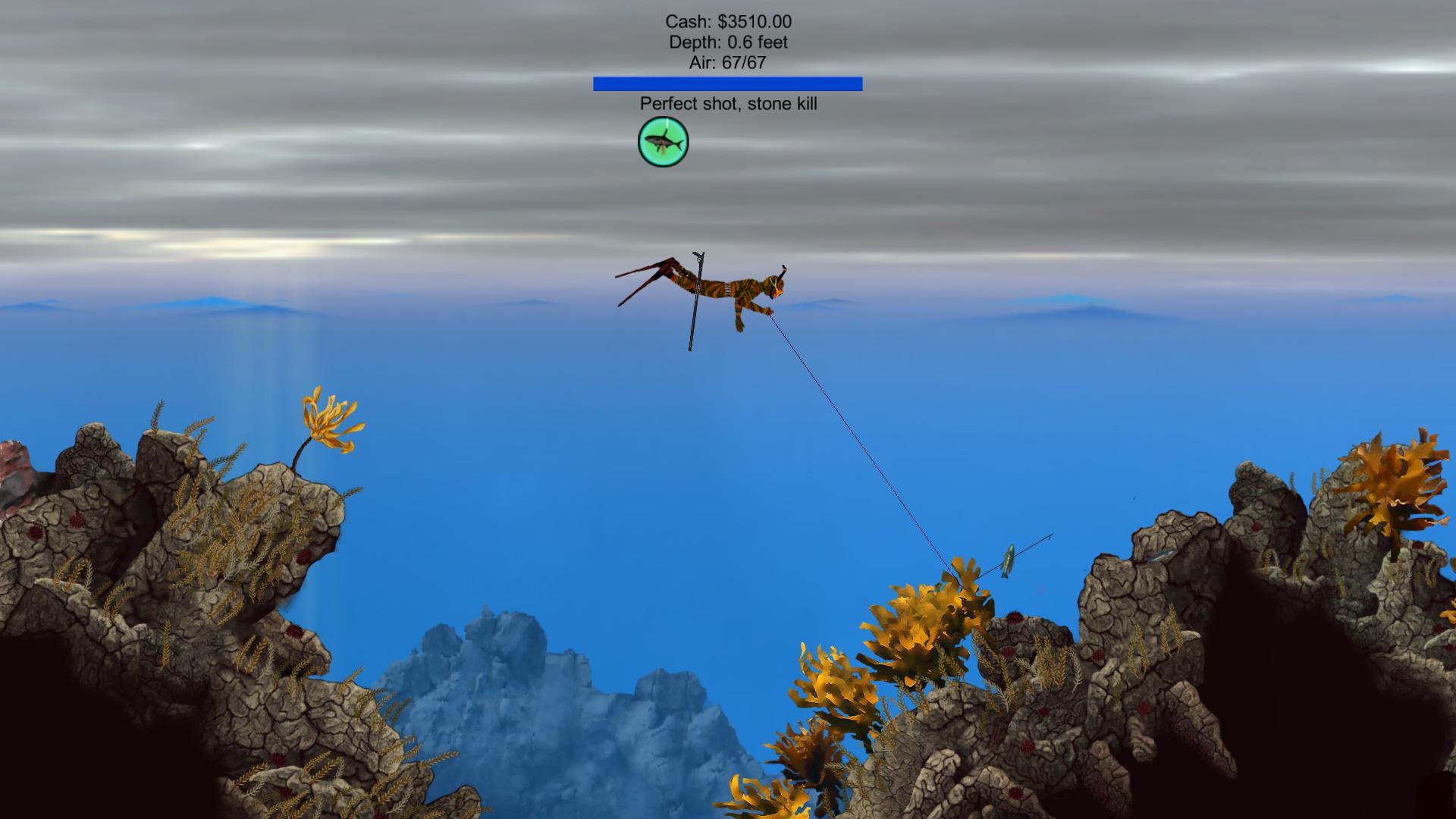Click the 'Air: 67/67' label
Viewport: 1456px width, 819px height.
coord(727,64)
